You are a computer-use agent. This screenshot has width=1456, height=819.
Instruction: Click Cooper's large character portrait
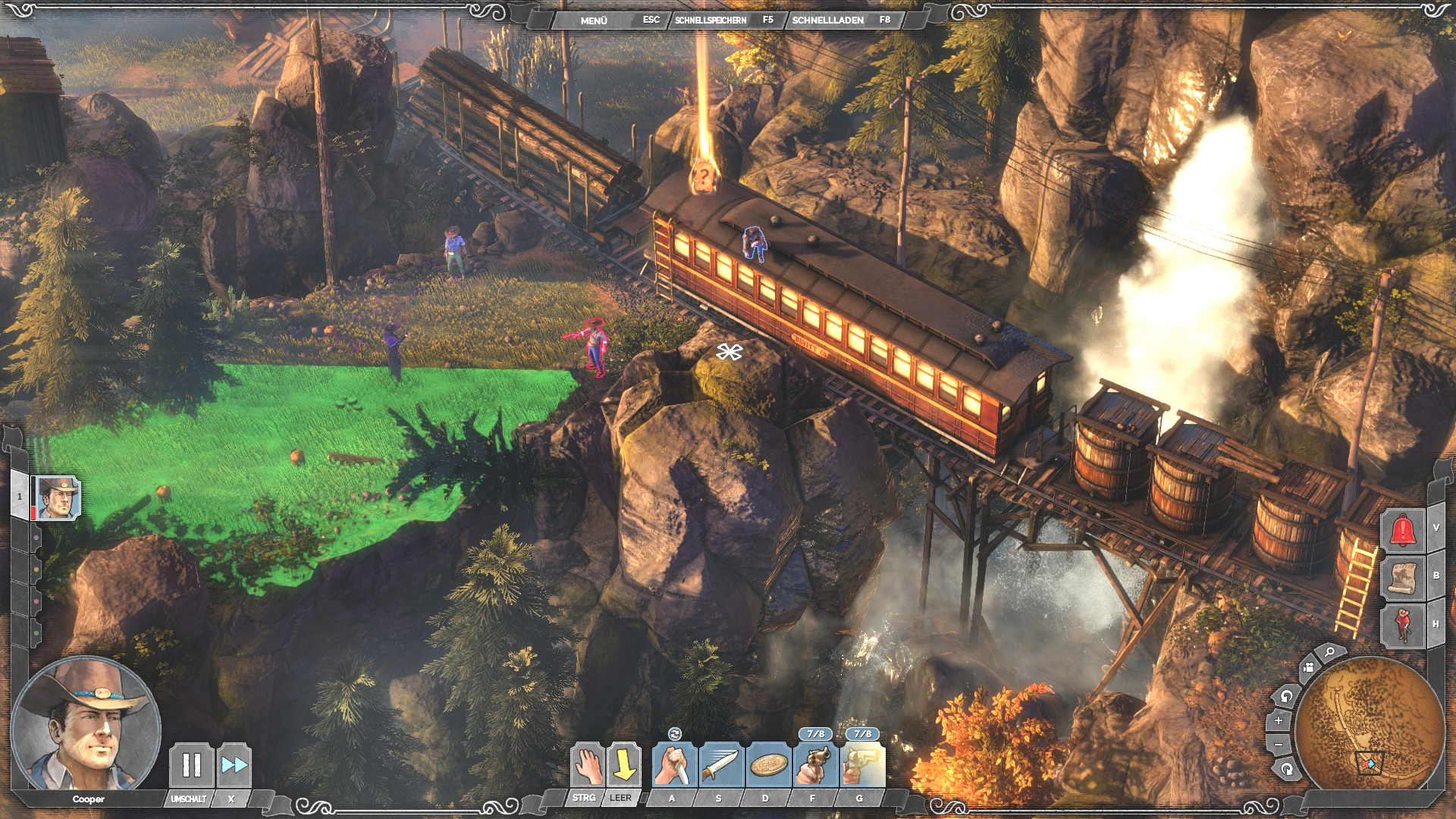[85, 724]
